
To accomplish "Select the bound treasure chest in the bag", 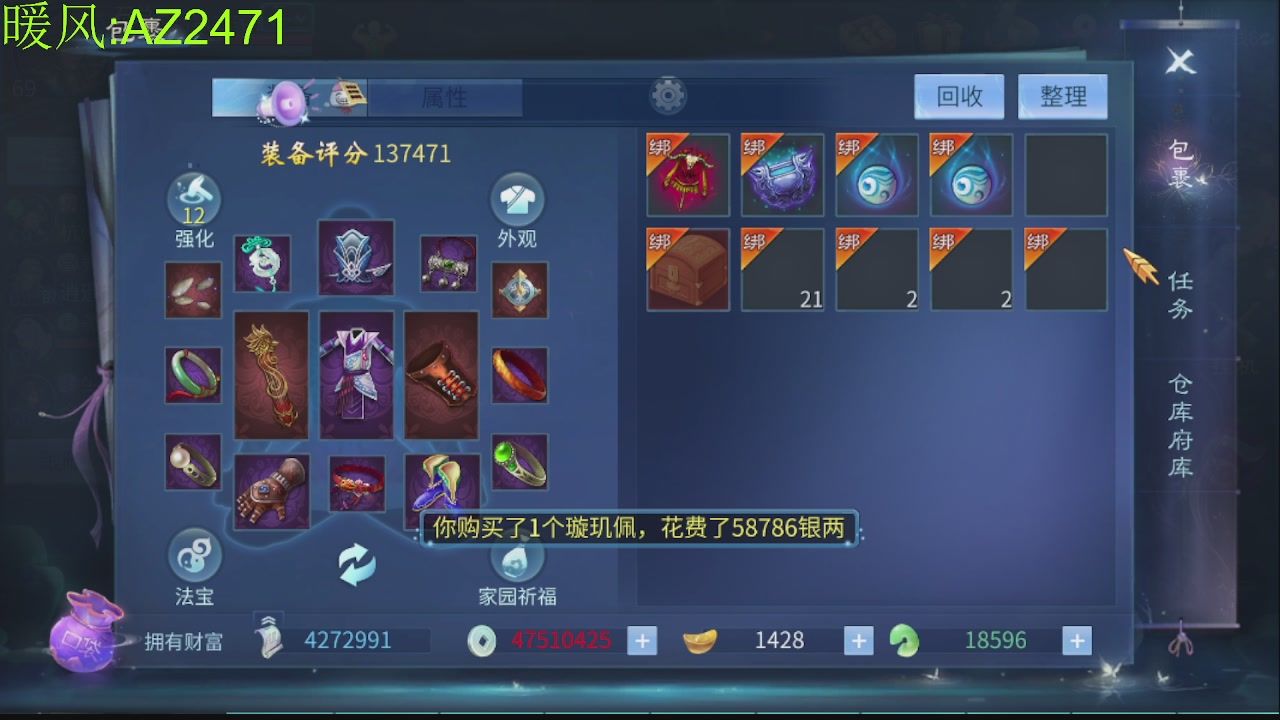I will (687, 268).
